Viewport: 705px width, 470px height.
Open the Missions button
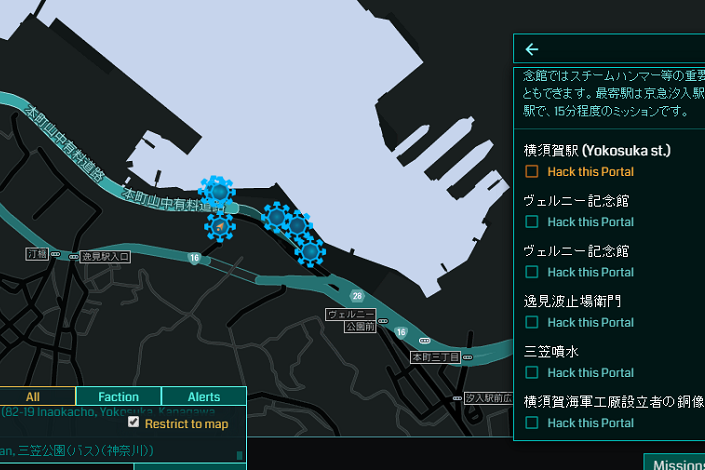[x=676, y=463]
